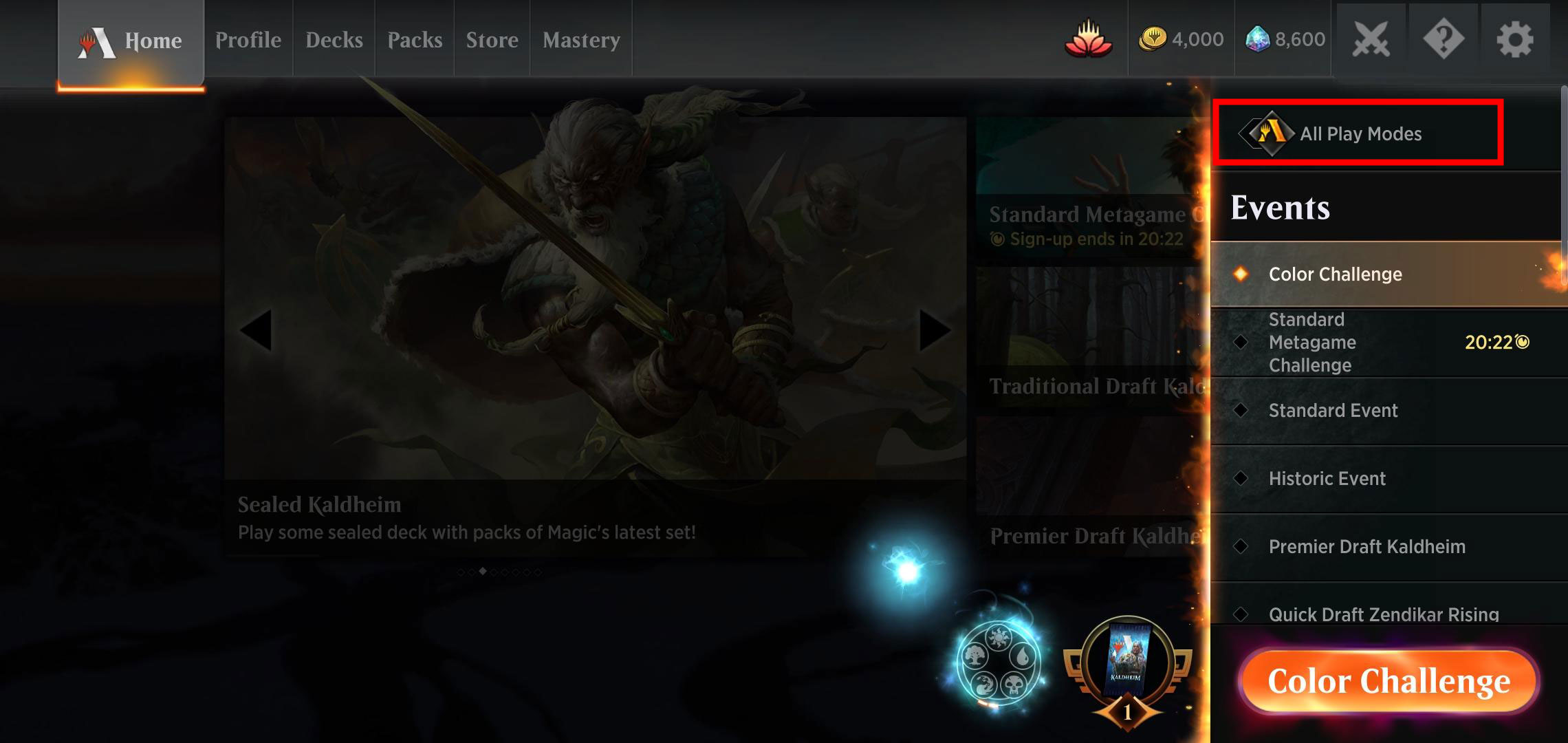The height and width of the screenshot is (743, 1568).
Task: Switch to the Decks tab
Action: tap(334, 39)
